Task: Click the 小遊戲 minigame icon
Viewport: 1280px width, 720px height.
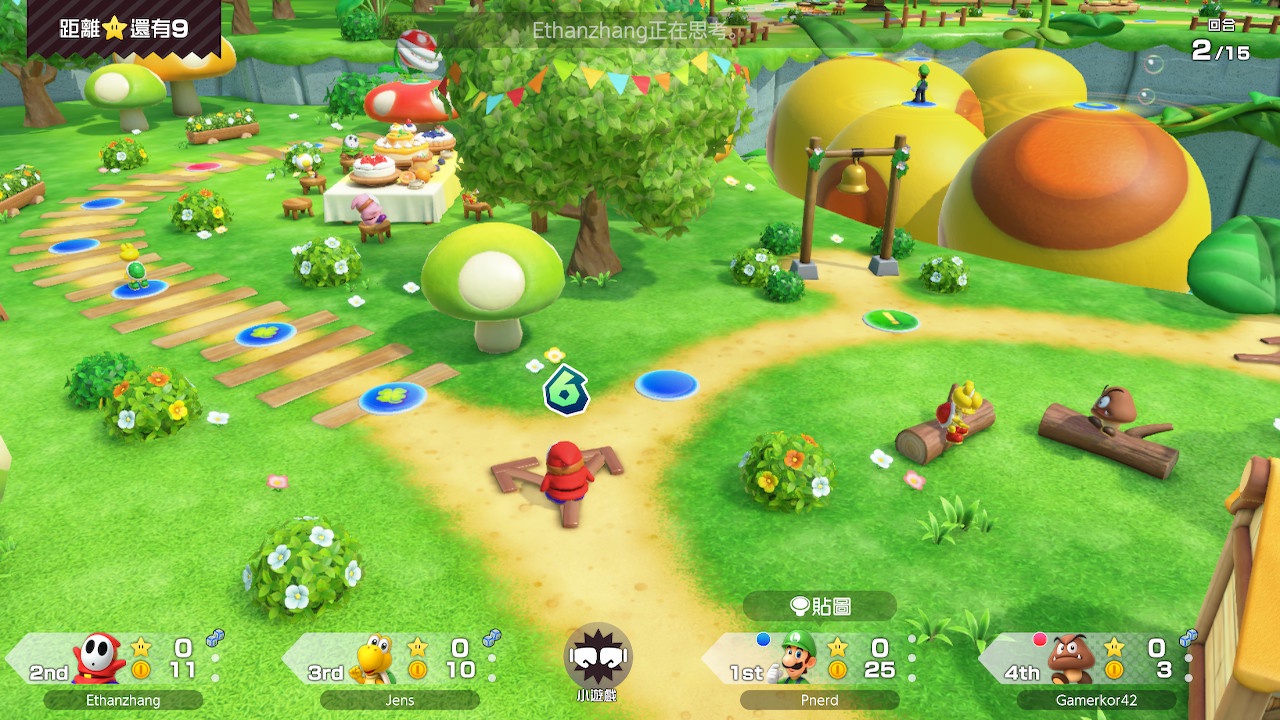Action: click(x=597, y=657)
